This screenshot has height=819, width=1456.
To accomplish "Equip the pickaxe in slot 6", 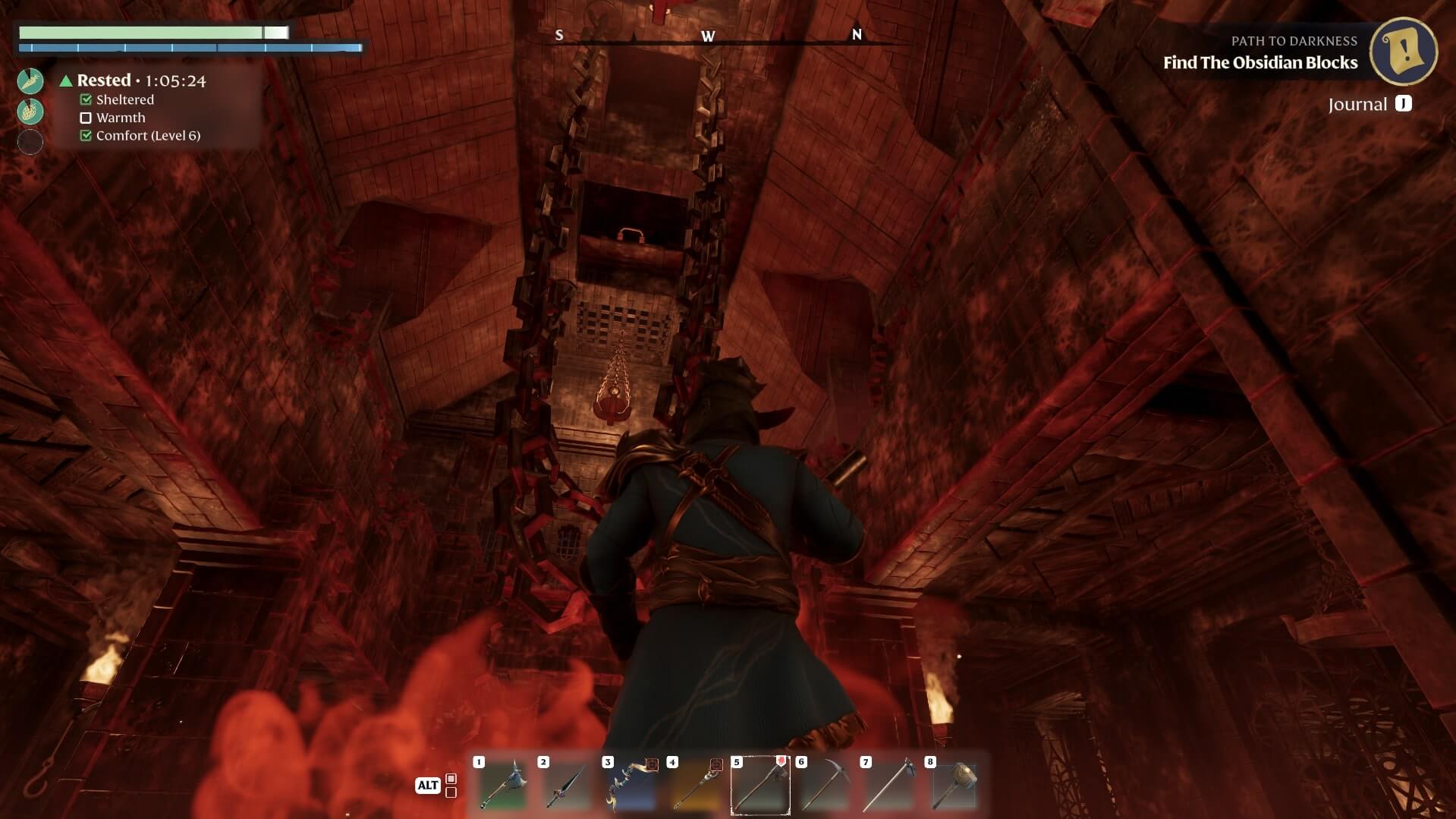I will tap(825, 785).
